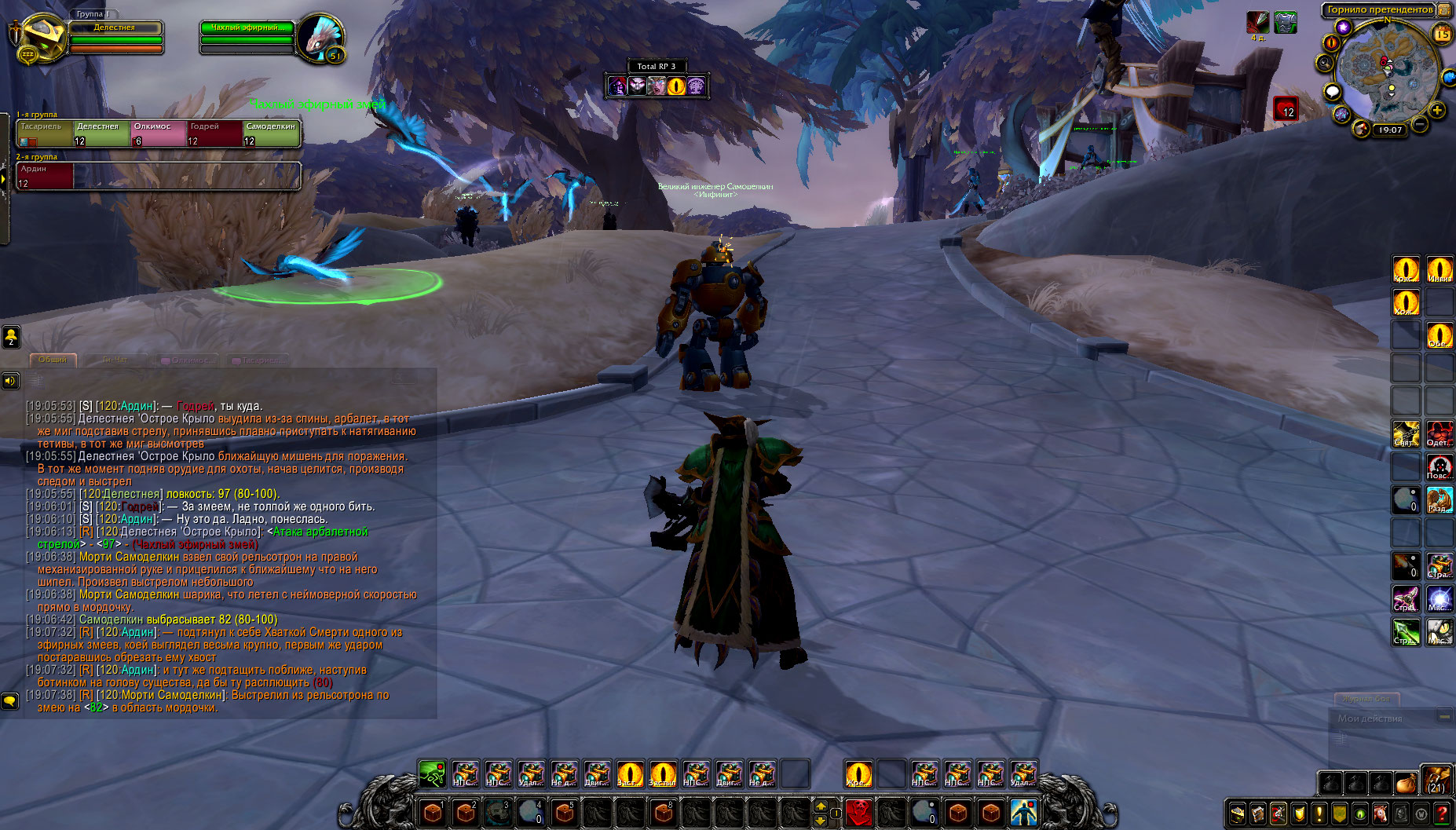
Task: Open the mounts collection horse icon
Action: click(x=1381, y=814)
